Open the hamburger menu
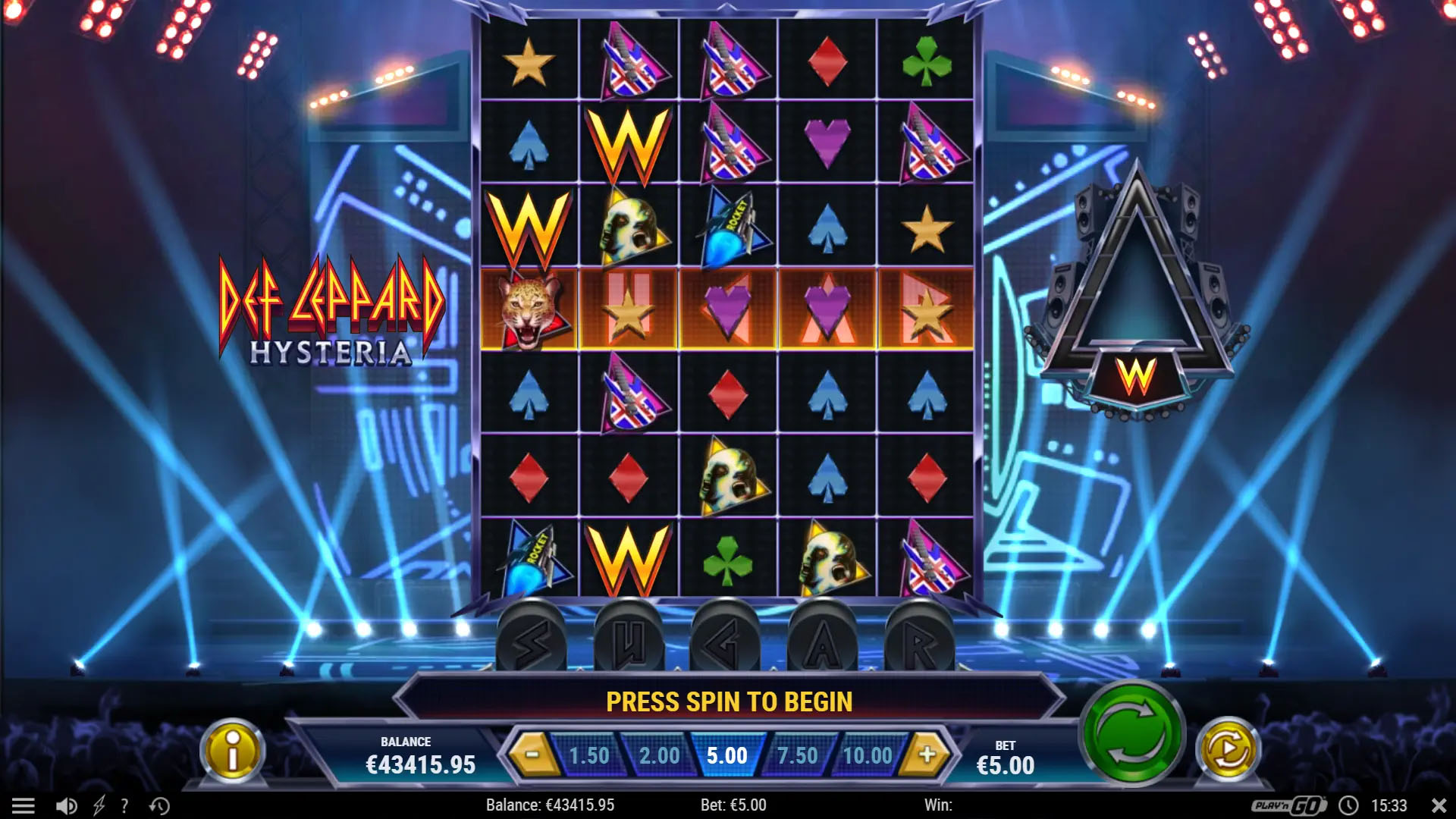 click(23, 805)
